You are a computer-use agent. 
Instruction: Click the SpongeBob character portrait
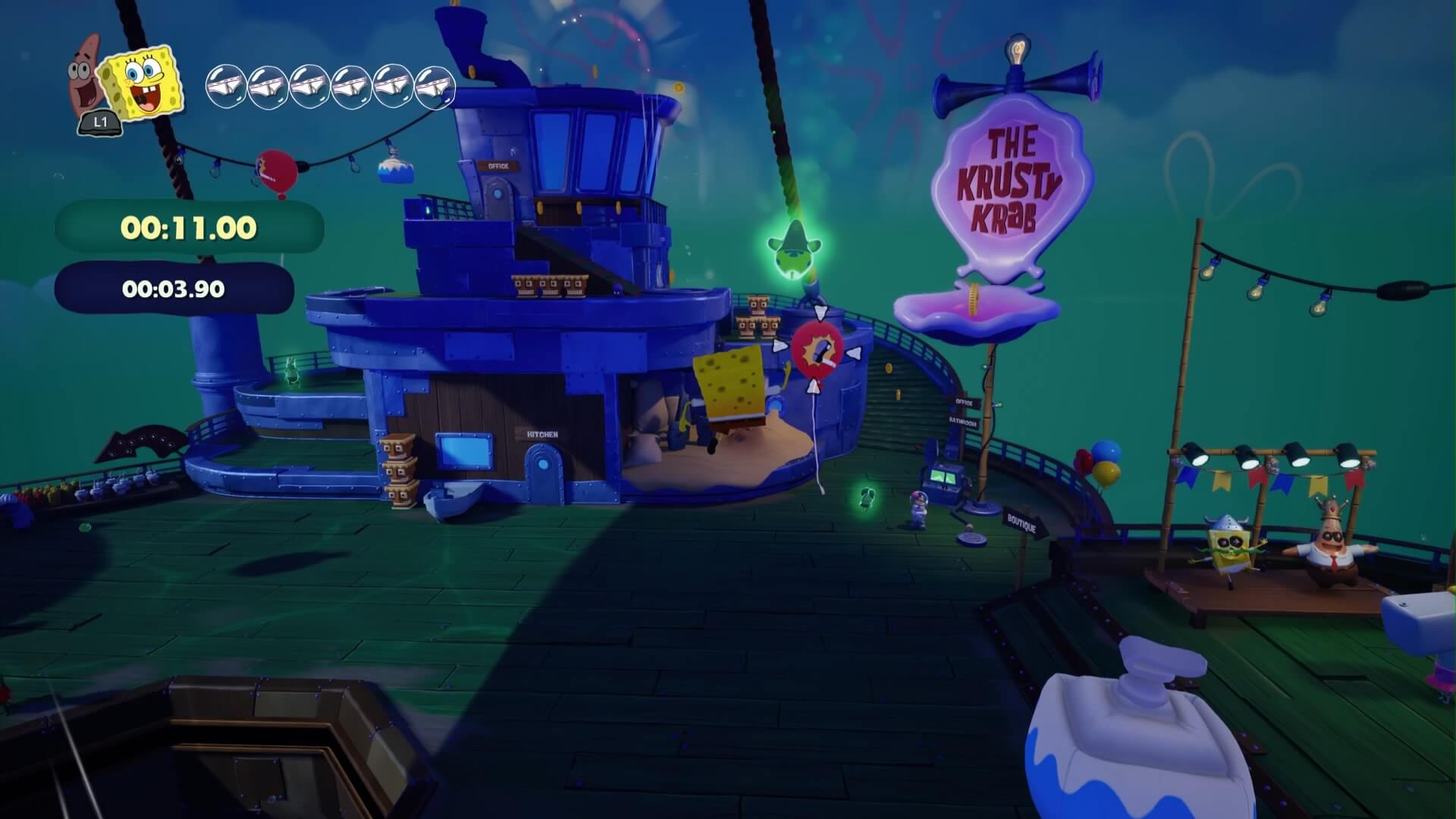143,83
